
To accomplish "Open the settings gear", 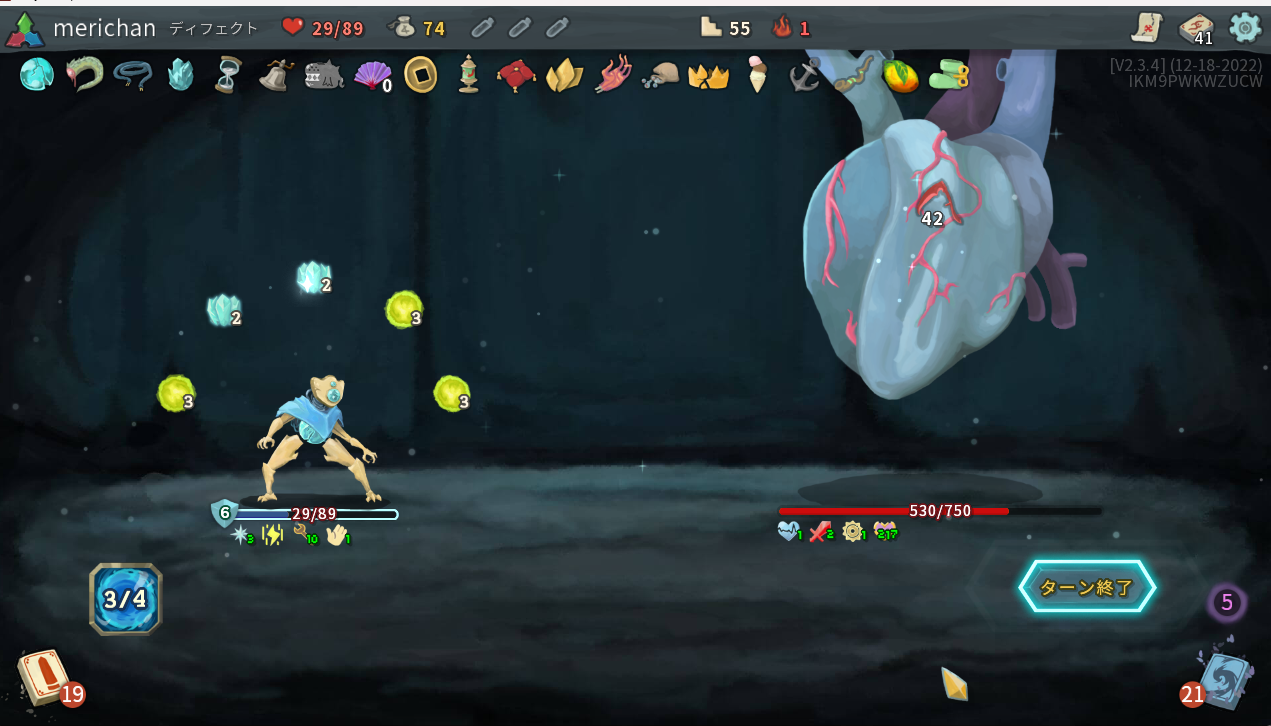I will click(x=1245, y=27).
